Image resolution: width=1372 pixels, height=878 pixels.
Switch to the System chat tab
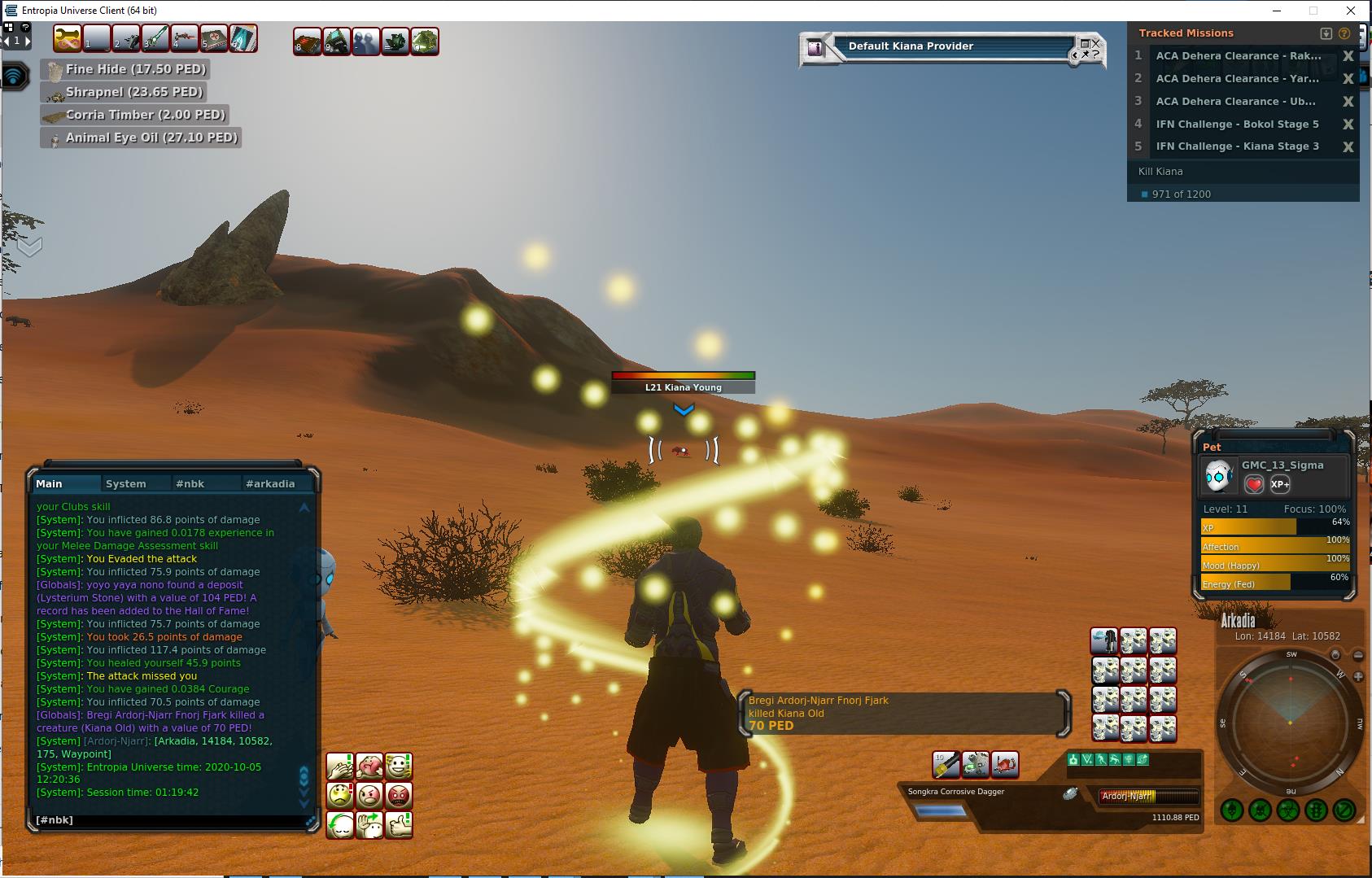click(126, 483)
